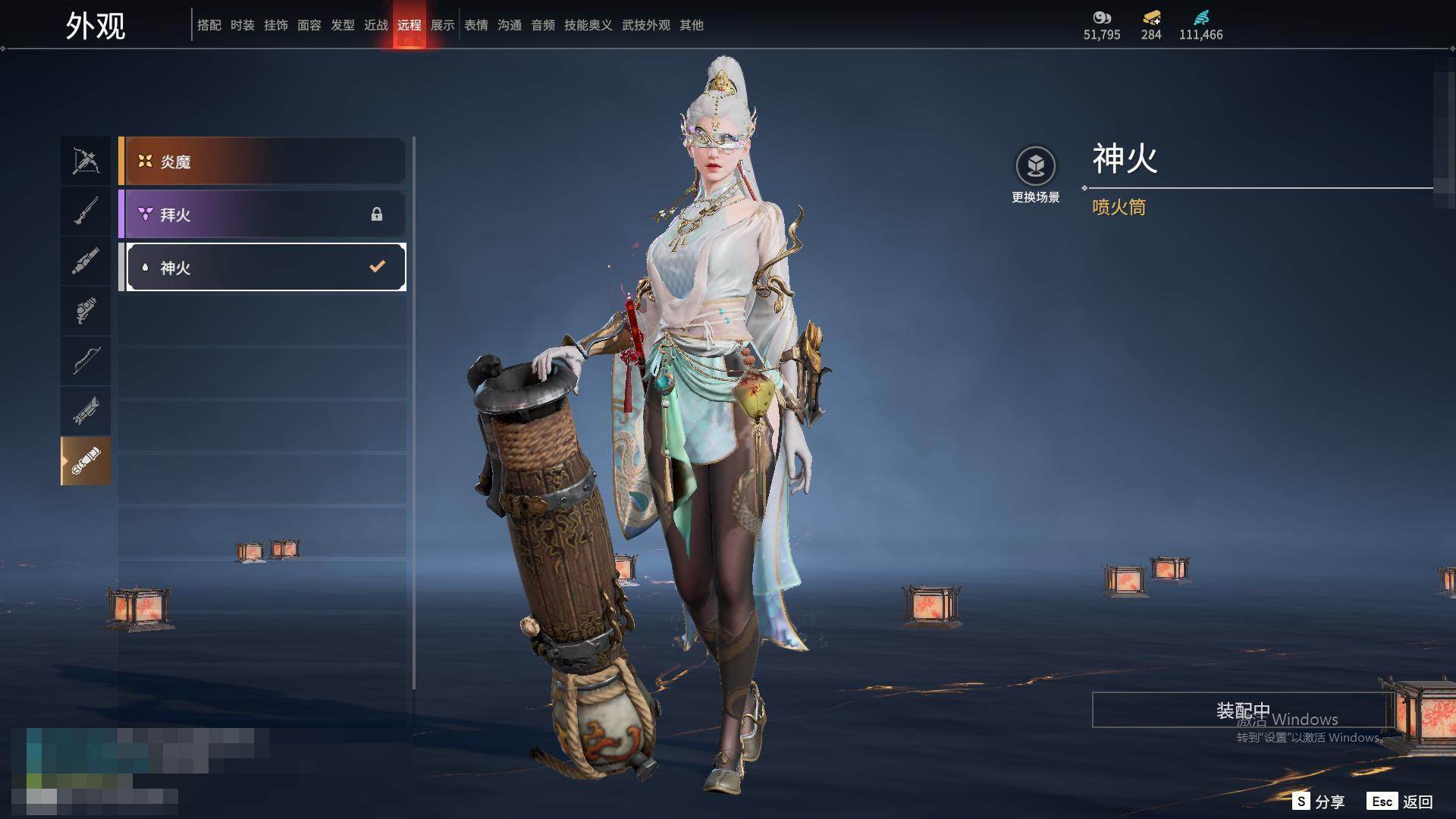Switch to the 时装 costume tab

pyautogui.click(x=243, y=25)
